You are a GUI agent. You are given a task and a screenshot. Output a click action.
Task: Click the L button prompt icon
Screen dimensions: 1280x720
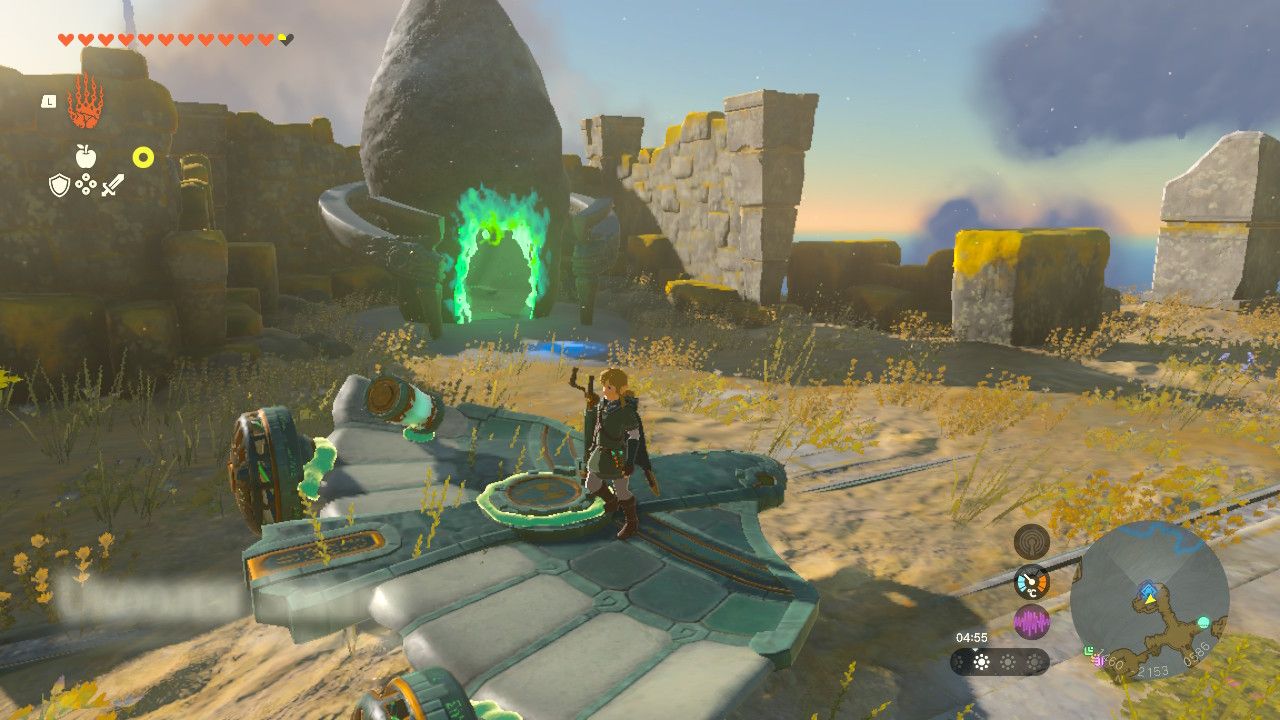pos(48,102)
